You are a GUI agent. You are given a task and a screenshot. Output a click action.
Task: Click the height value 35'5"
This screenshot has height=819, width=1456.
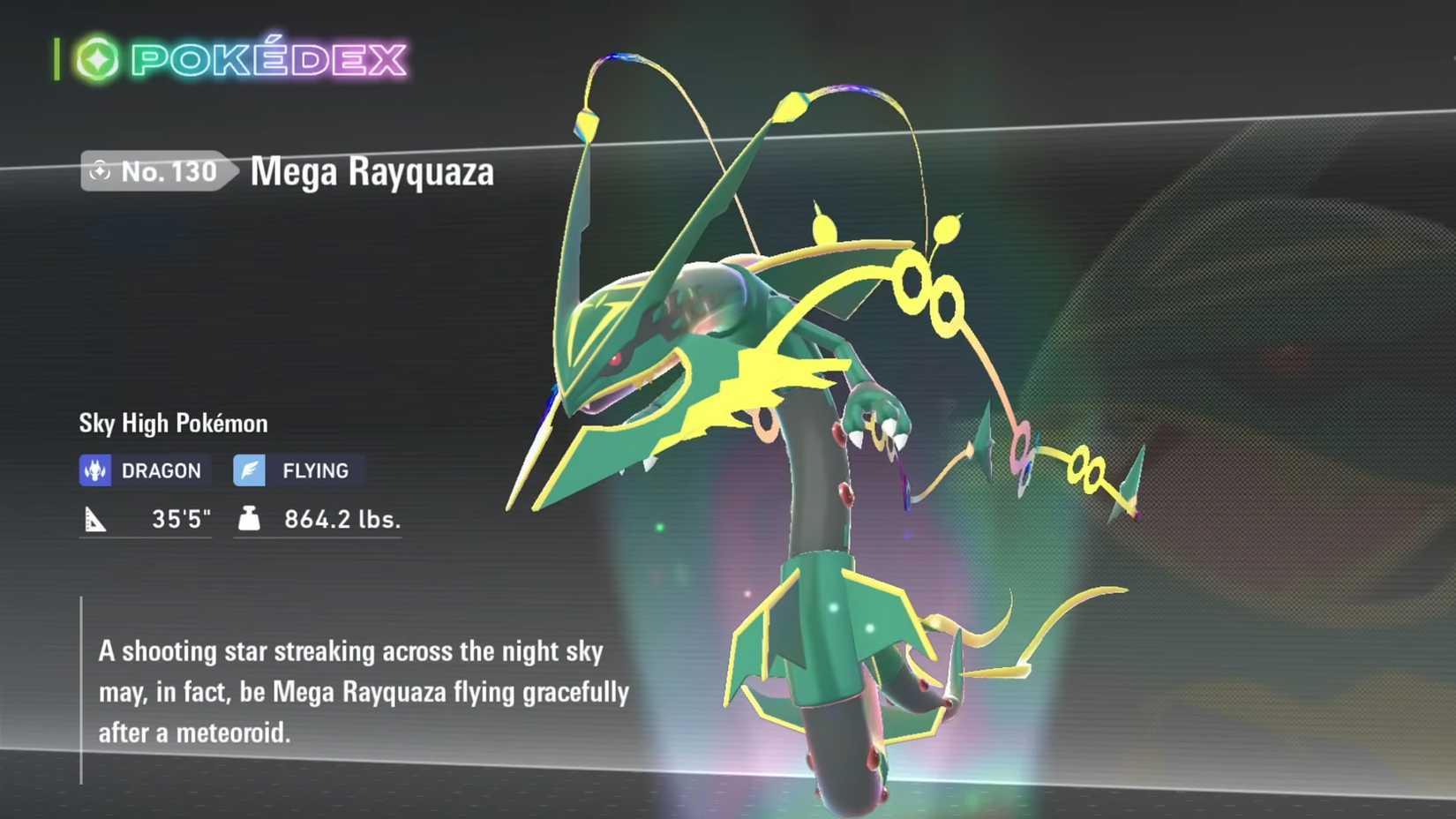(181, 519)
